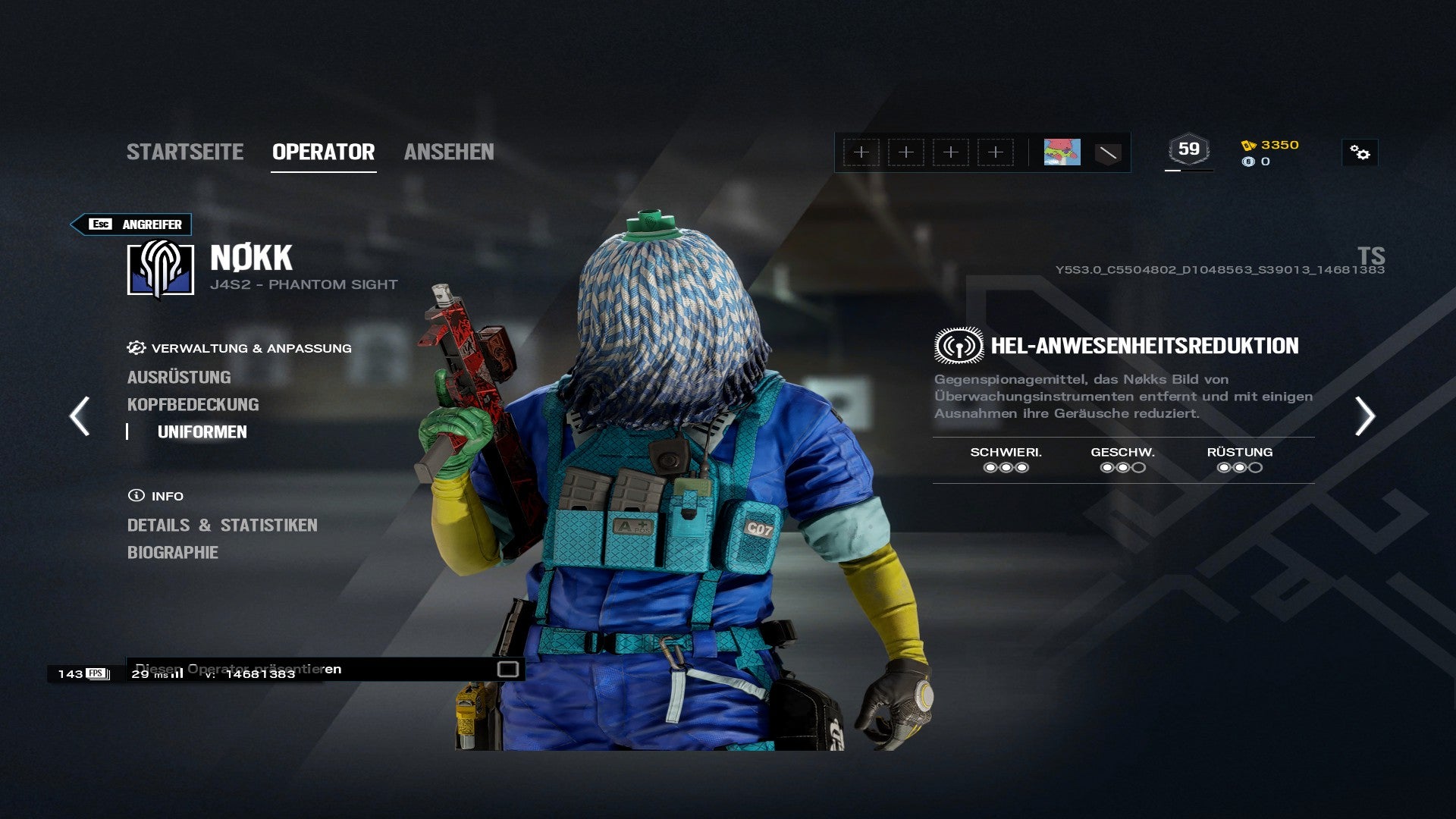Image resolution: width=1456 pixels, height=819 pixels.
Task: Choose the Kopfbedeckung customization option
Action: 193,404
